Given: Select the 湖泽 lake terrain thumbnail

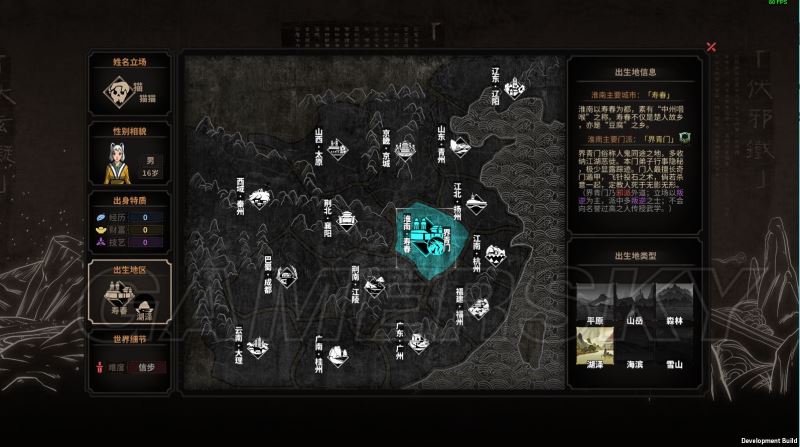Looking at the screenshot, I should click(x=595, y=348).
